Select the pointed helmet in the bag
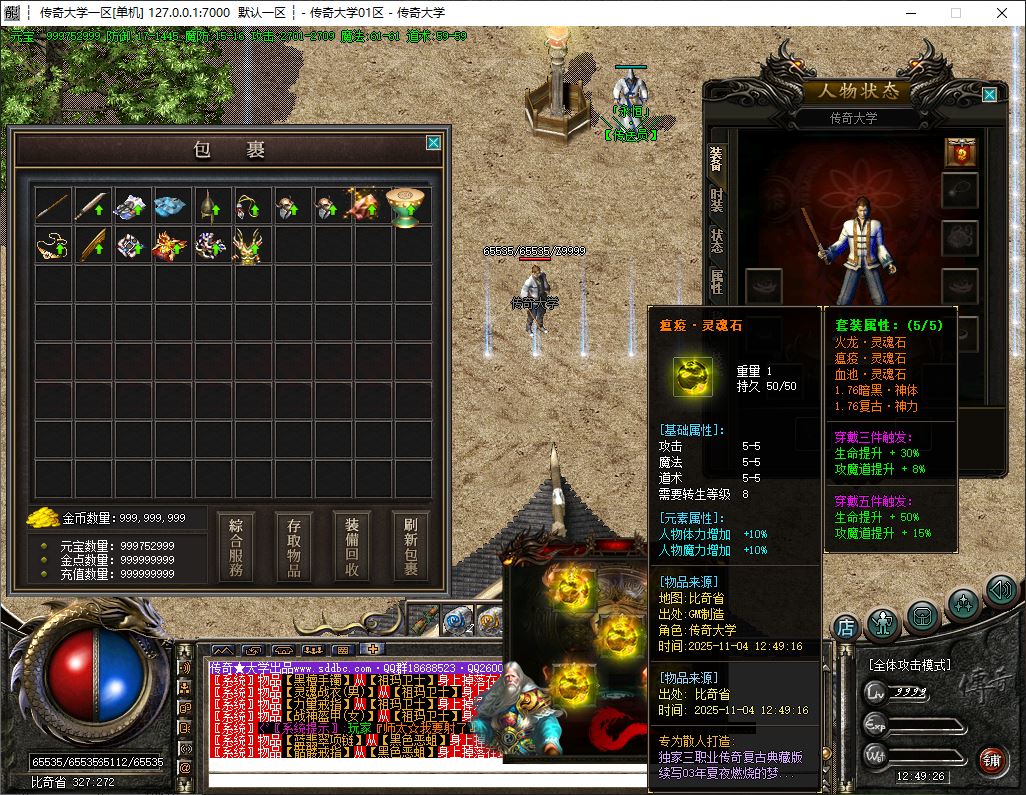The image size is (1026, 795). click(210, 205)
